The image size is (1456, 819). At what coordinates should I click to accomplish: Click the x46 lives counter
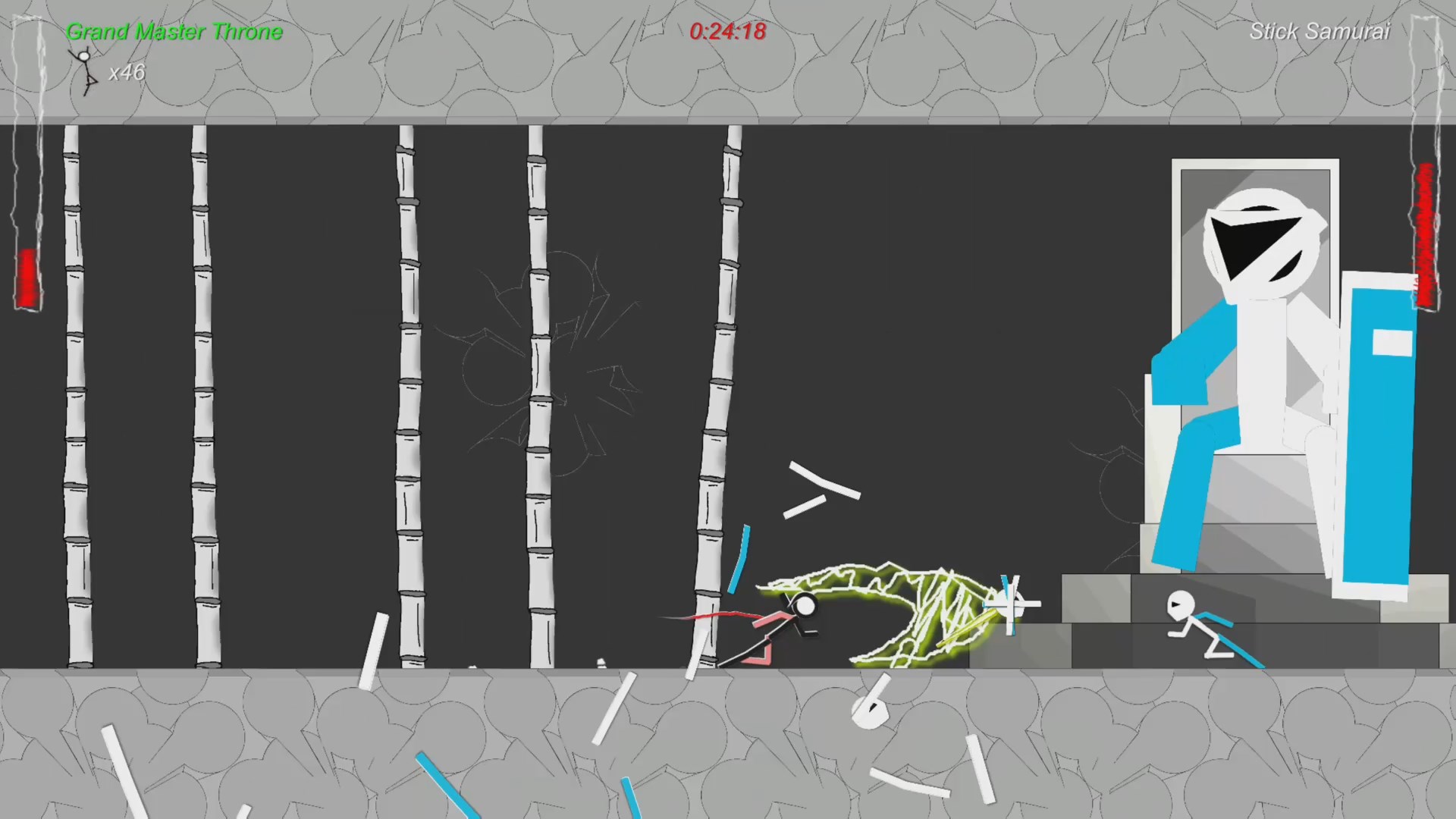point(126,73)
